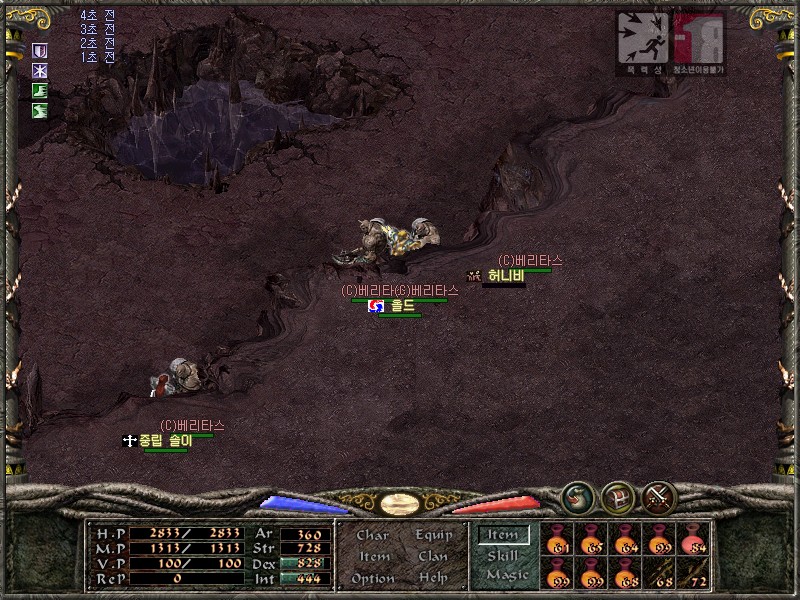
Task: Click the round dragon emblem button
Action: click(577, 497)
